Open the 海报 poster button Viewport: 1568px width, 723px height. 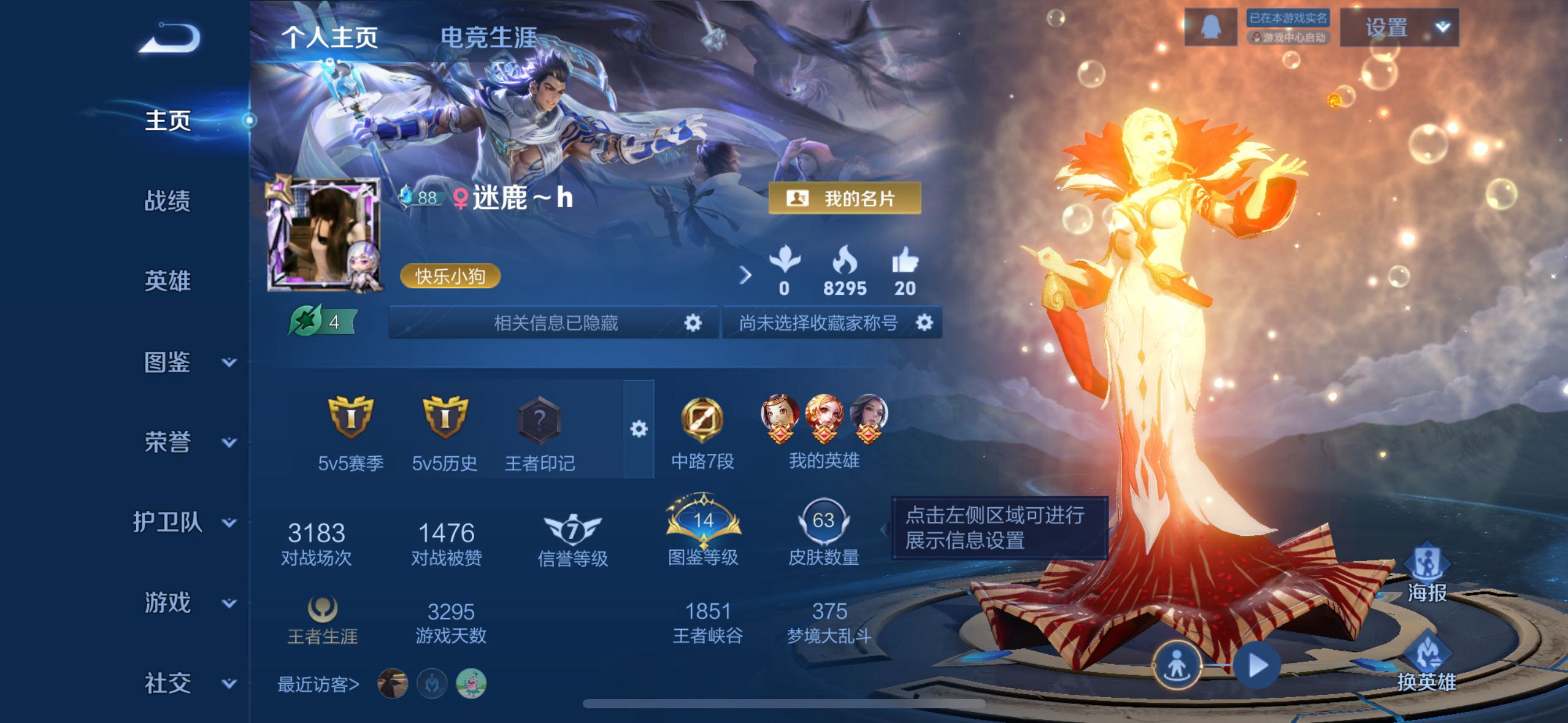pyautogui.click(x=1427, y=573)
